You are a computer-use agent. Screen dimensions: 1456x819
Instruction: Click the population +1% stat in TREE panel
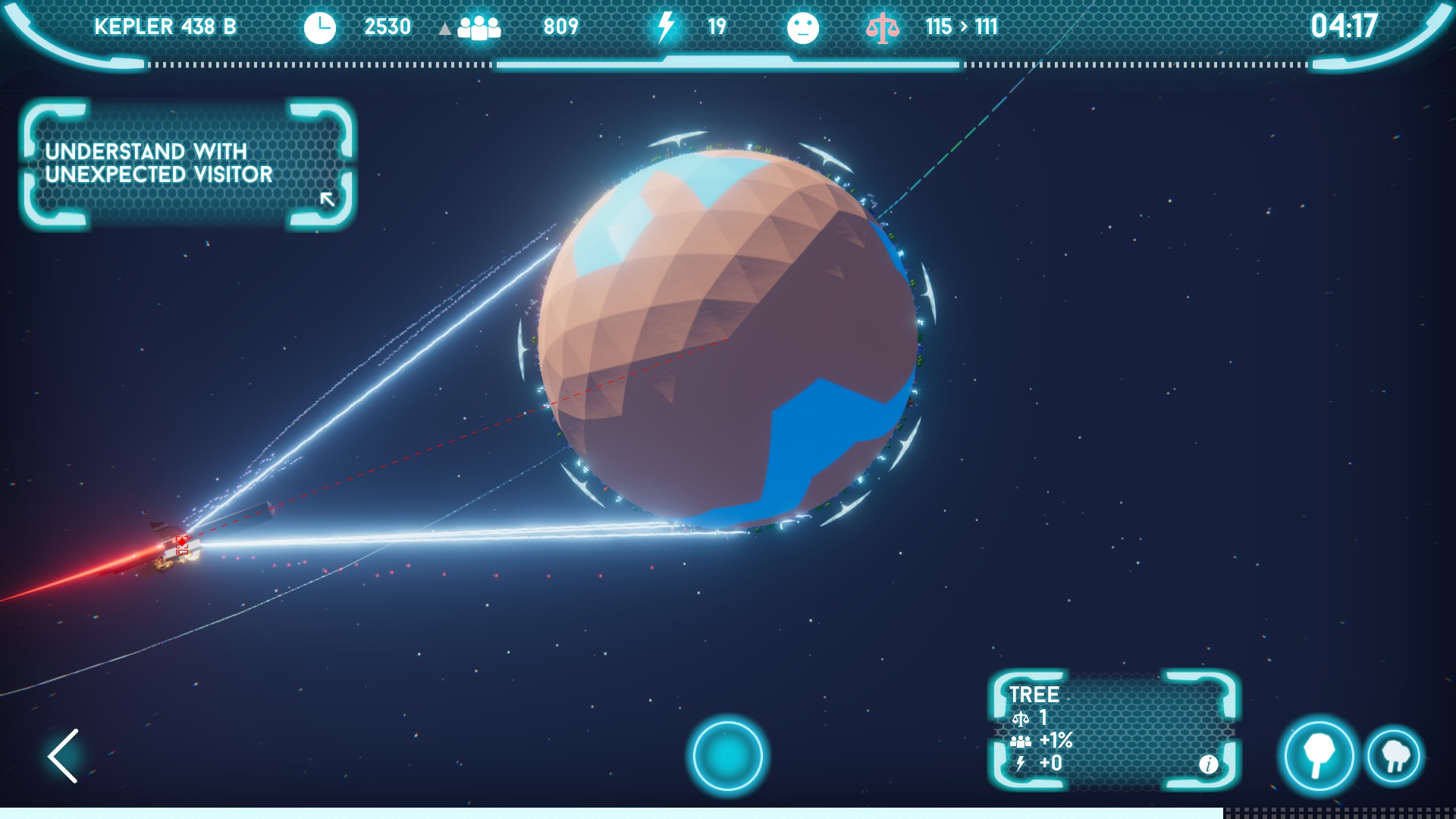pos(1040,741)
